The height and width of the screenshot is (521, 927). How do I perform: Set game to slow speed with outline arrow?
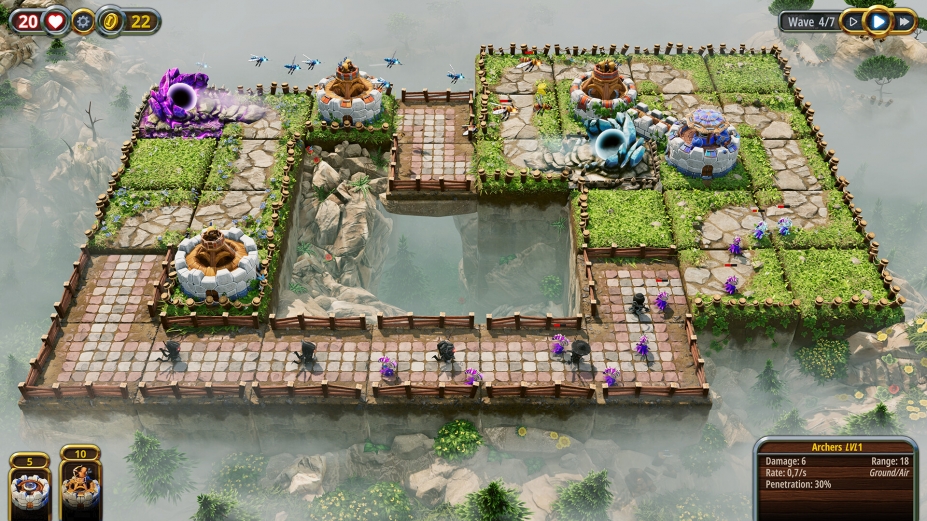pos(852,21)
